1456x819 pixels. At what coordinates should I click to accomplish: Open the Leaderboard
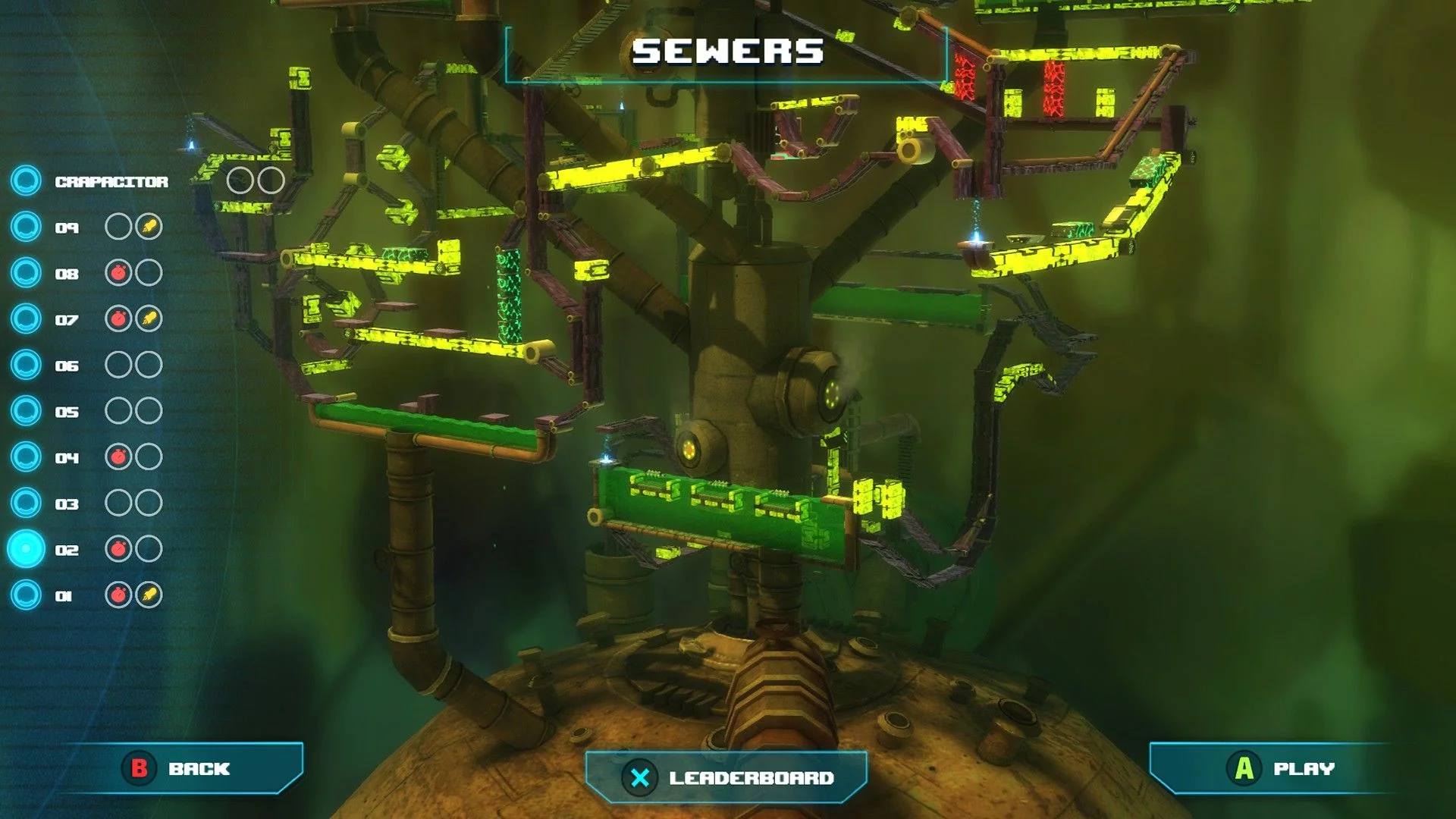point(726,778)
